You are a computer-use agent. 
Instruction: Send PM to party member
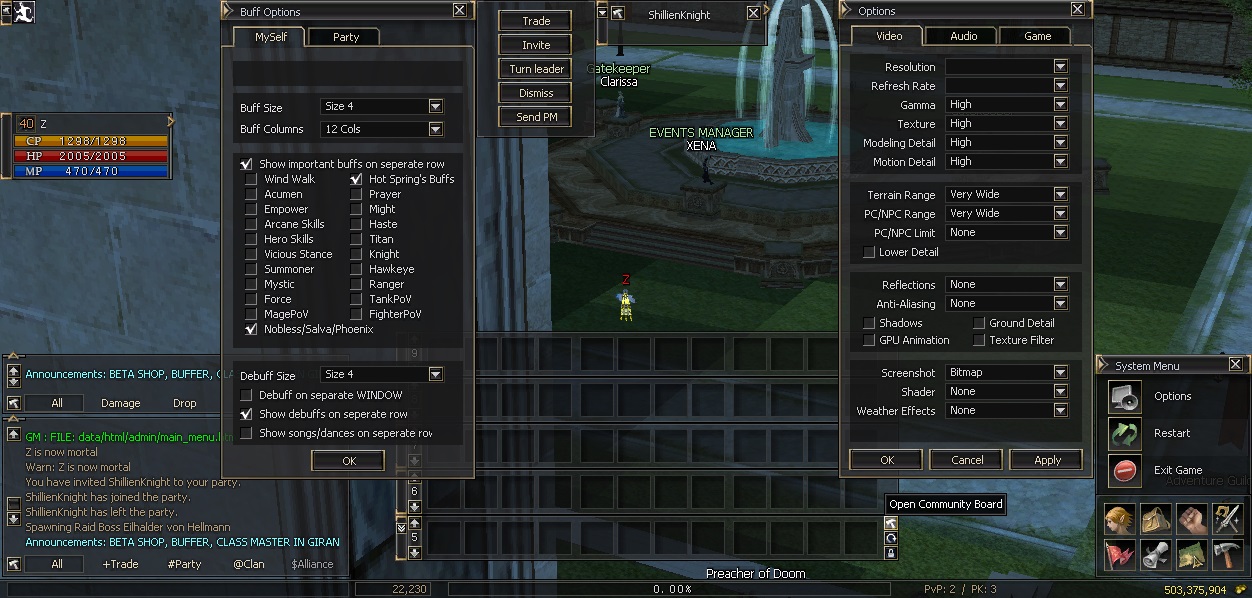click(536, 117)
